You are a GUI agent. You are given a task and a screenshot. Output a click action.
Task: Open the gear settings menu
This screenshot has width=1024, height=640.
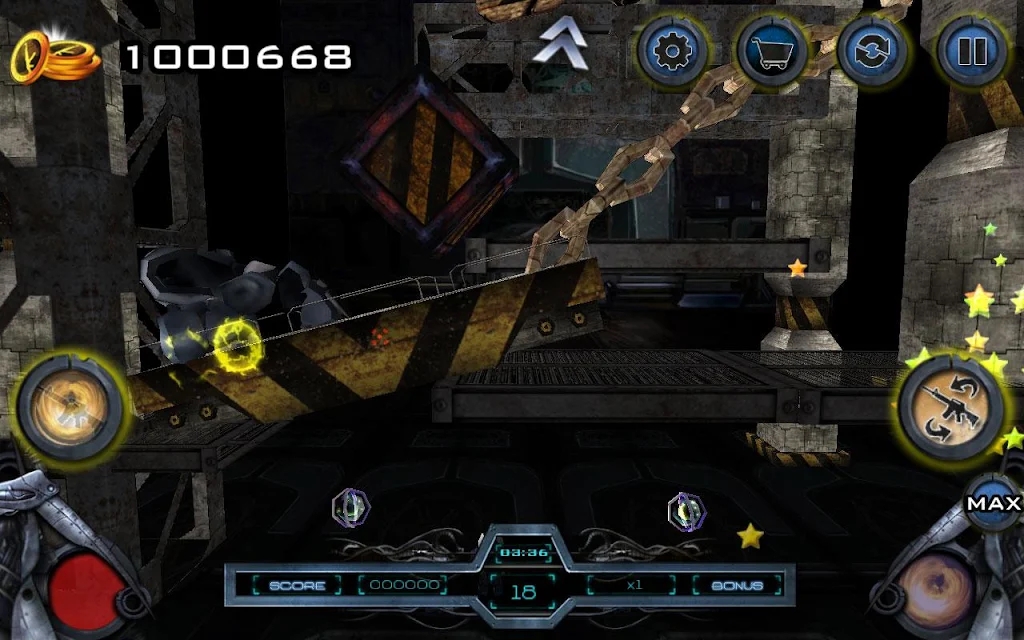[x=672, y=50]
